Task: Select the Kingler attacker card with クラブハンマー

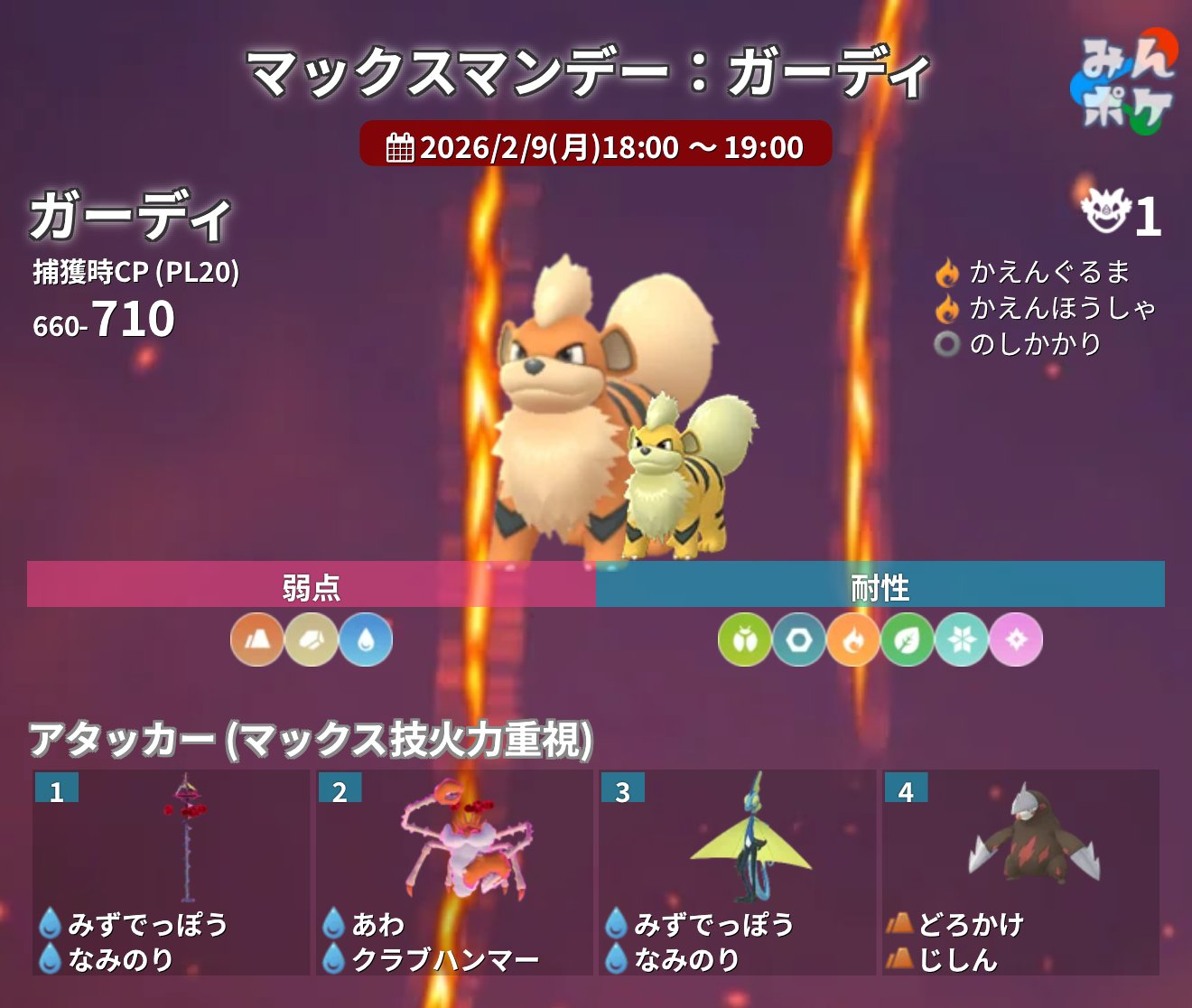Action: pyautogui.click(x=454, y=872)
